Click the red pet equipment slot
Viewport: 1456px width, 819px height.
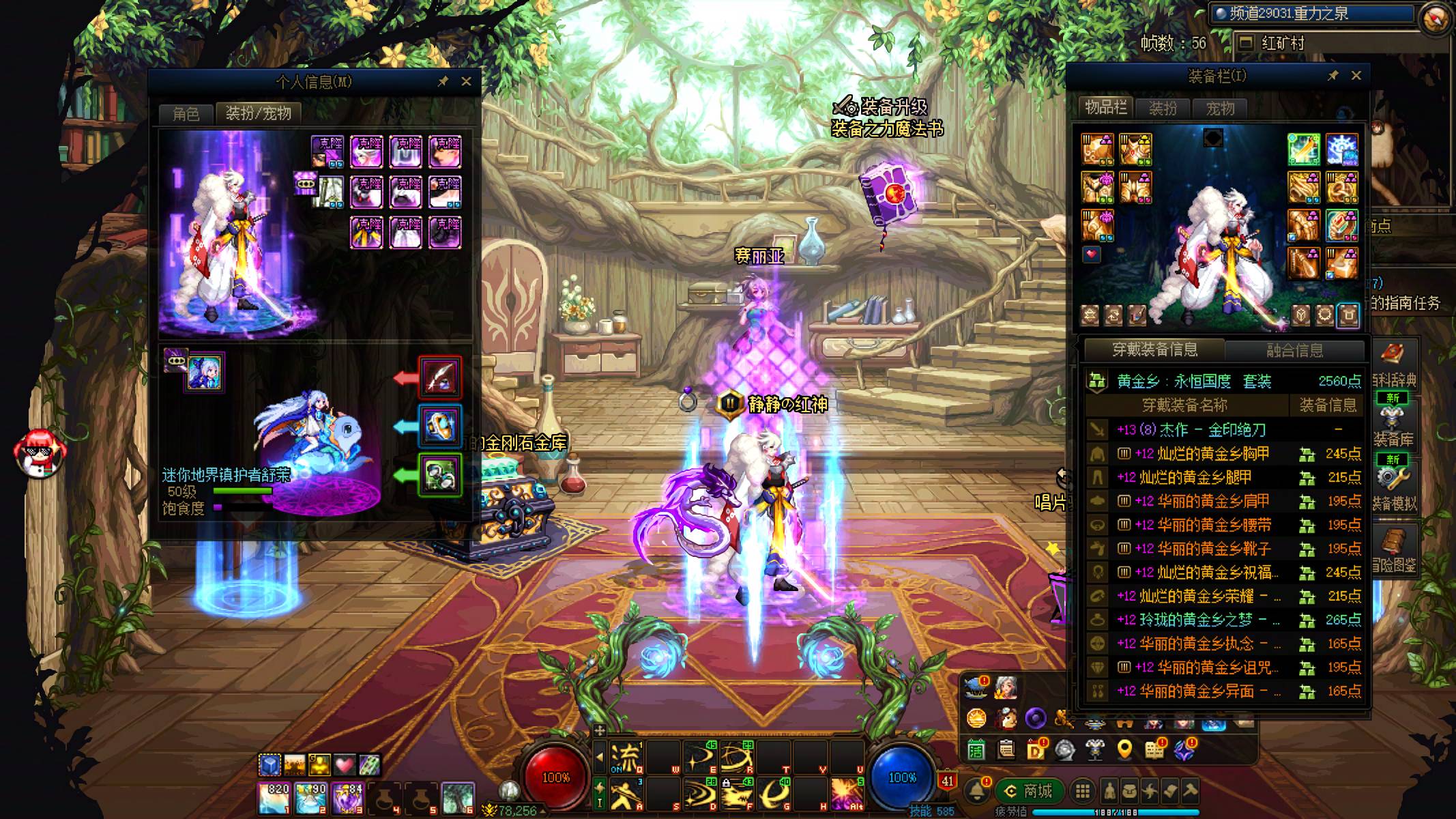pos(440,377)
